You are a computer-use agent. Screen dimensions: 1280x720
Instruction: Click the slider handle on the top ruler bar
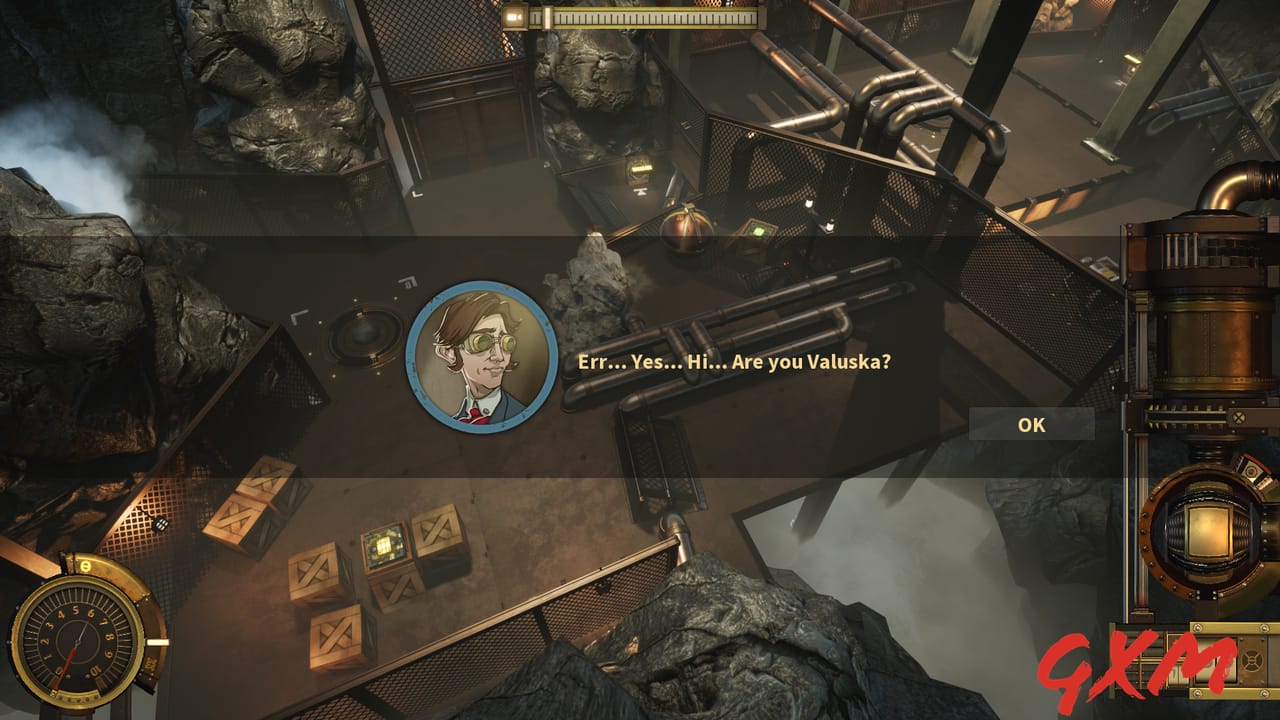pyautogui.click(x=549, y=17)
